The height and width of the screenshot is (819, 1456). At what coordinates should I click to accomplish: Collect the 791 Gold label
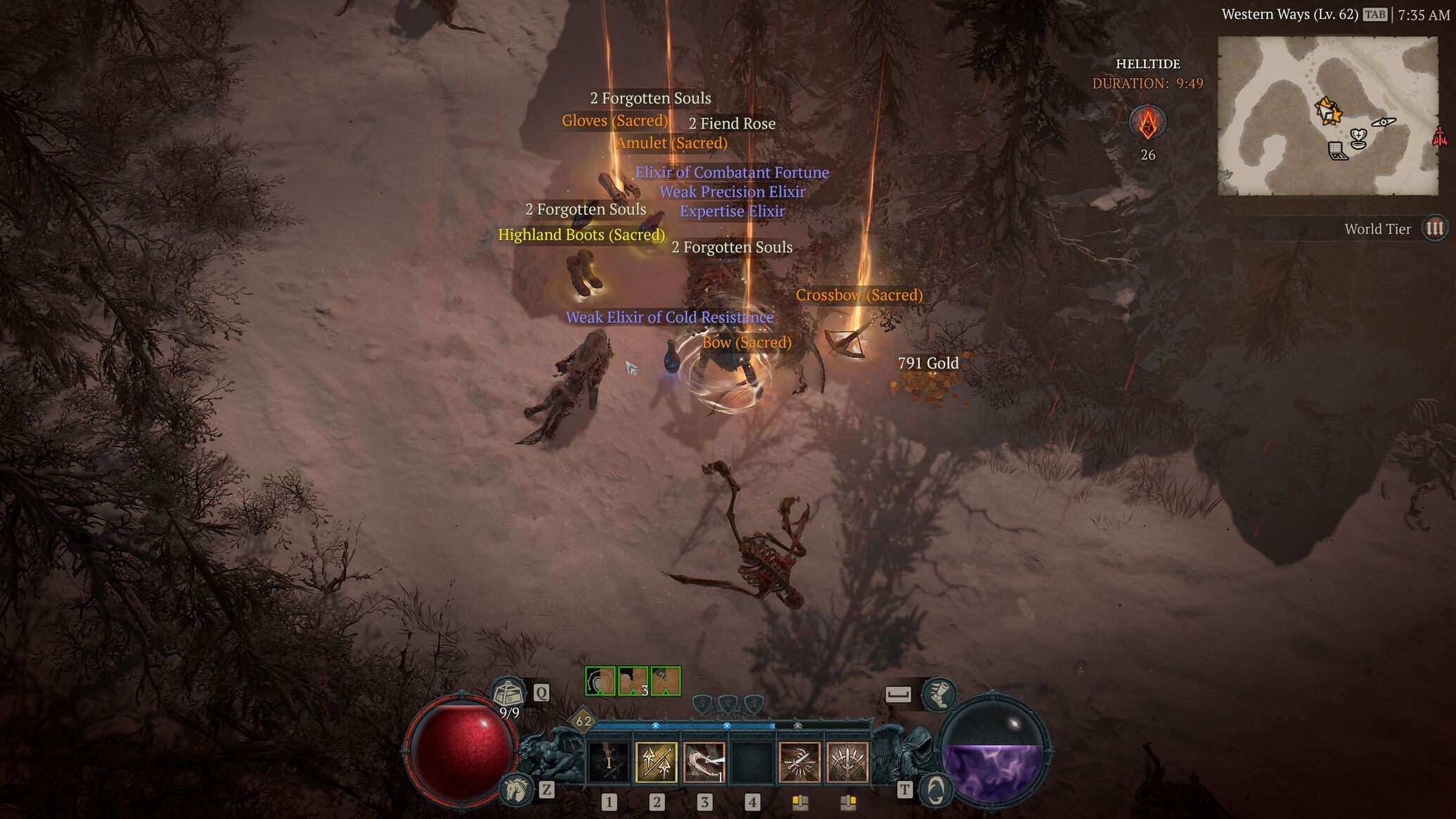point(928,363)
